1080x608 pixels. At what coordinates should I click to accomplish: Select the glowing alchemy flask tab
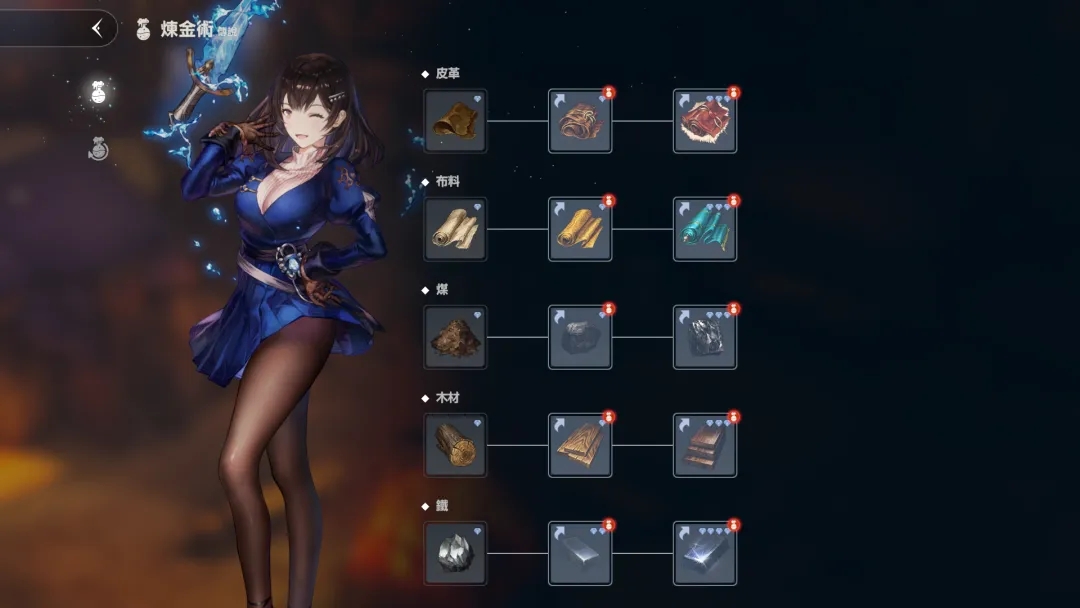pos(98,93)
